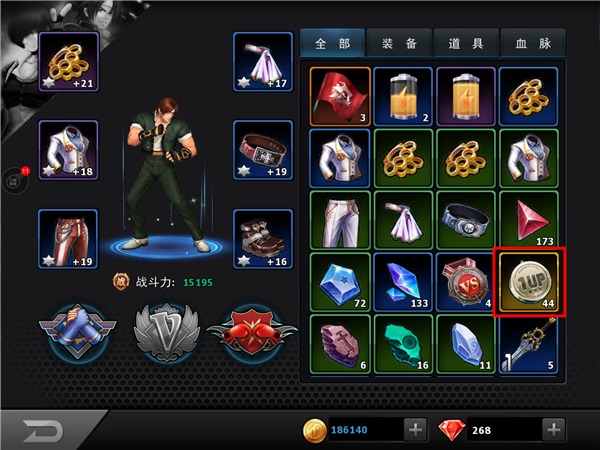Select the 1UP coin item
Screen dimensions: 600x450
526,280
